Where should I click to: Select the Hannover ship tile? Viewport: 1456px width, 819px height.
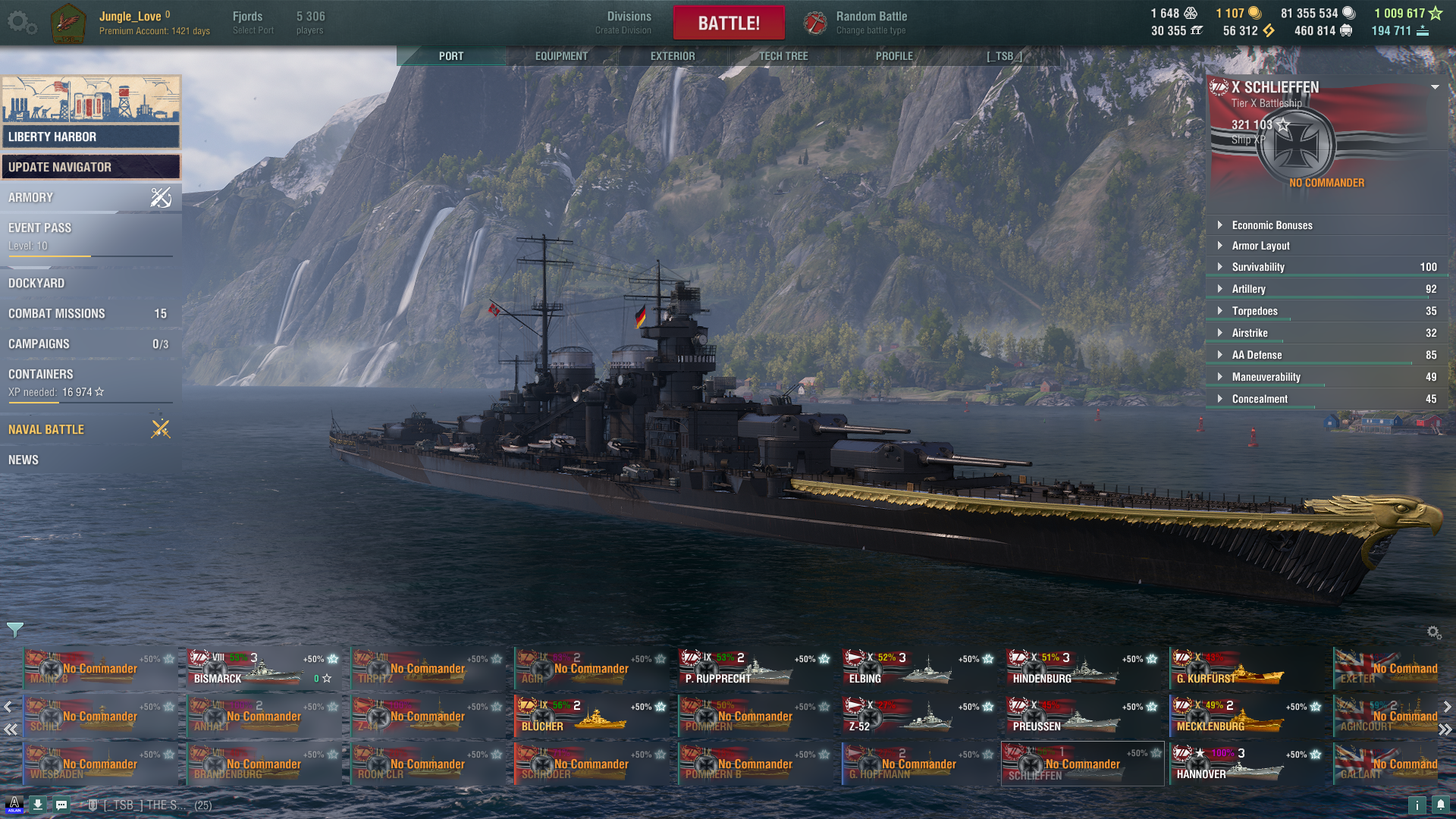(1245, 764)
